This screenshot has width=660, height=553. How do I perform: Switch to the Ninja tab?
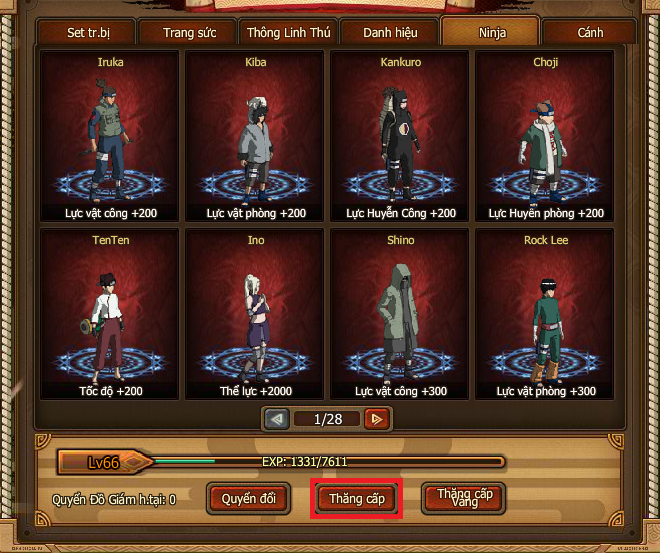[x=490, y=32]
